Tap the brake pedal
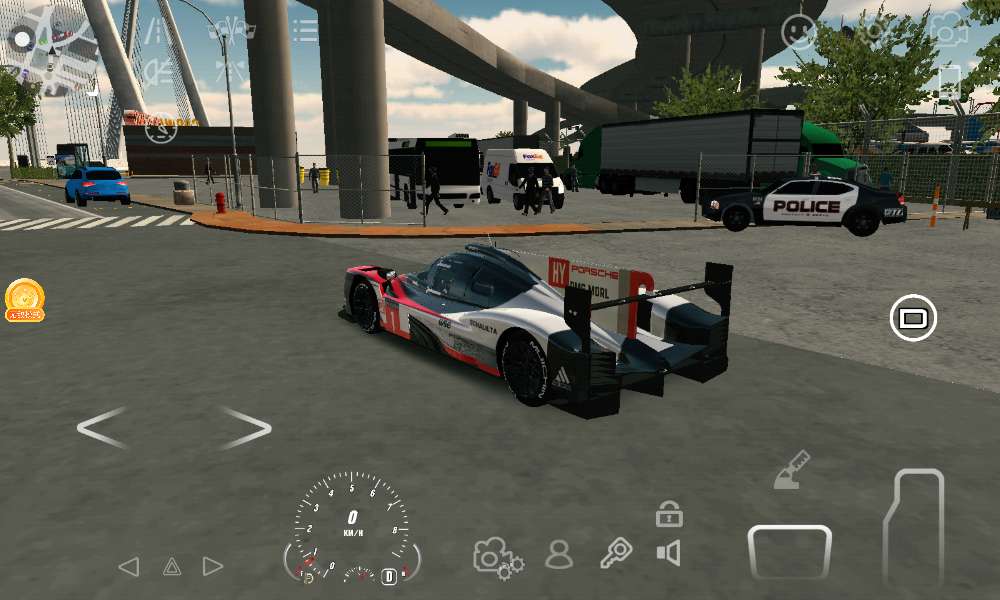Viewport: 1000px width, 600px height. click(789, 552)
